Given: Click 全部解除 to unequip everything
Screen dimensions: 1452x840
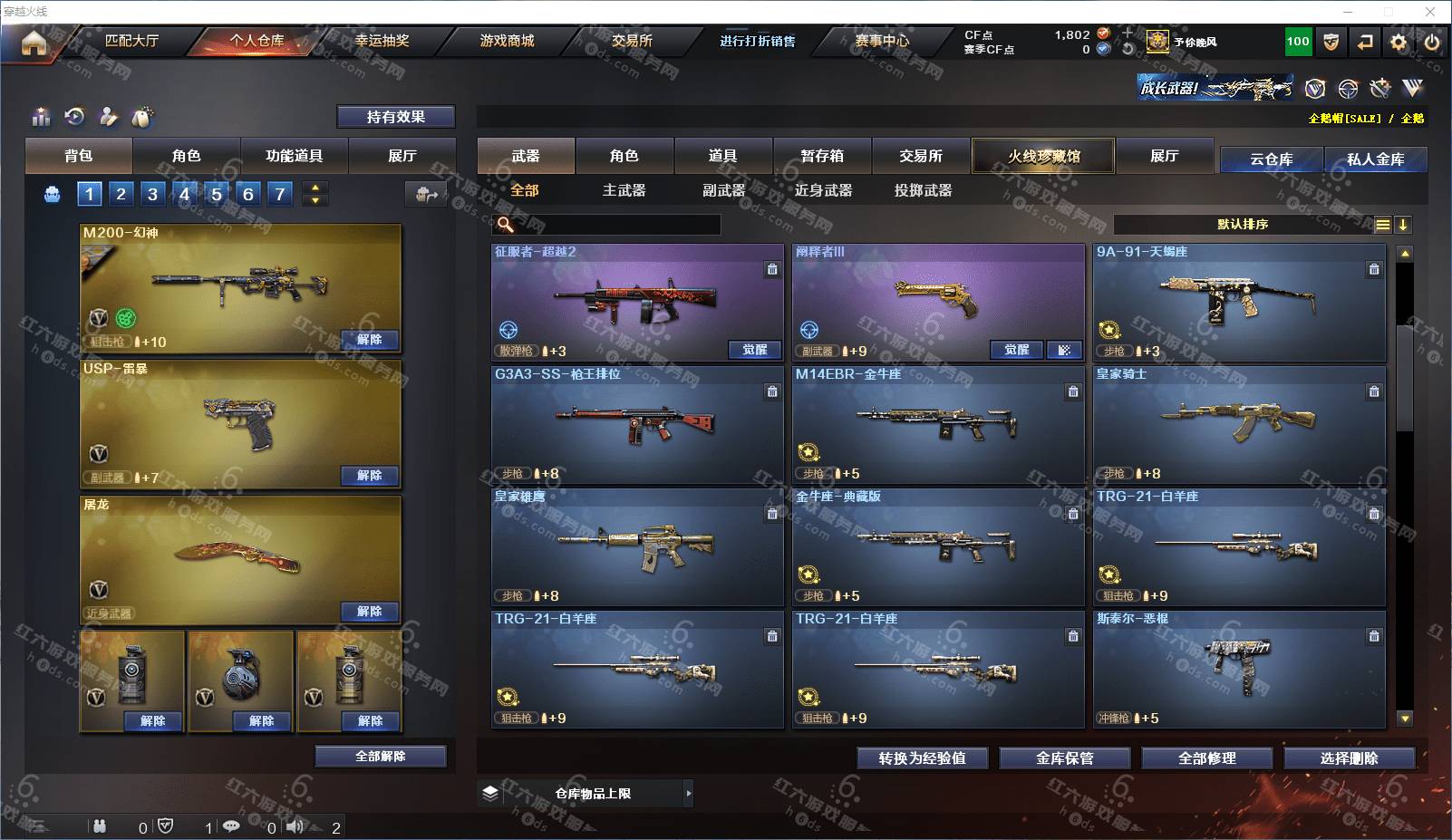Looking at the screenshot, I should click(381, 757).
